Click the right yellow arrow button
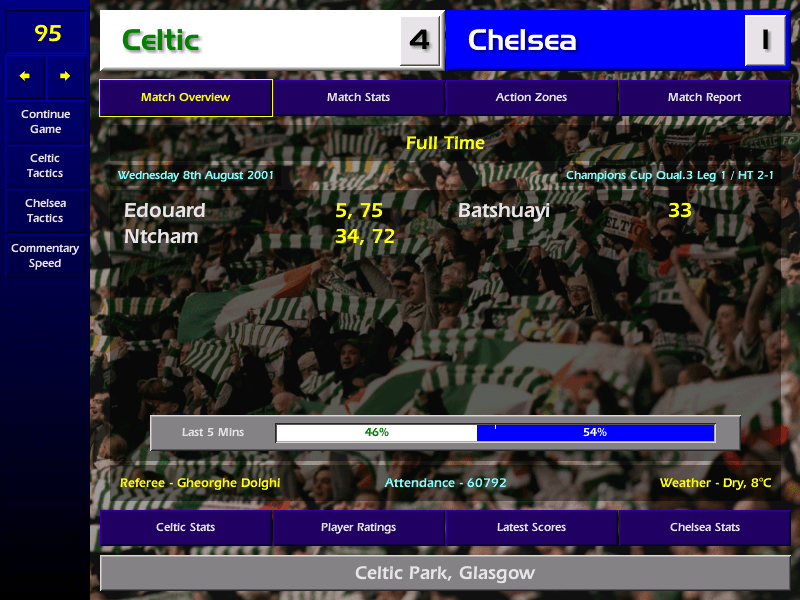Screen dimensions: 800x600 coord(65,76)
